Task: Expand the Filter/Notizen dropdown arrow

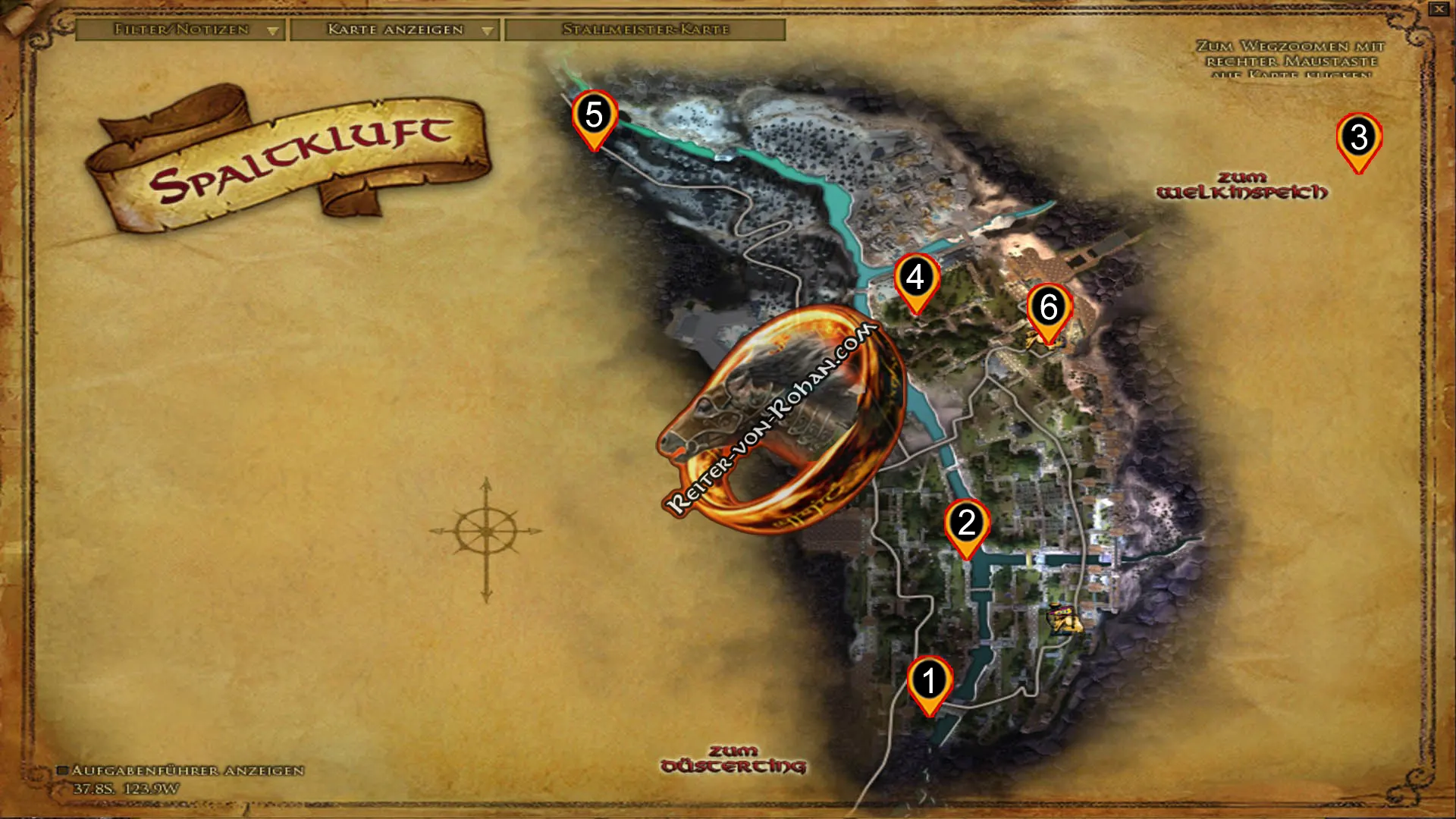Action: coord(274,31)
